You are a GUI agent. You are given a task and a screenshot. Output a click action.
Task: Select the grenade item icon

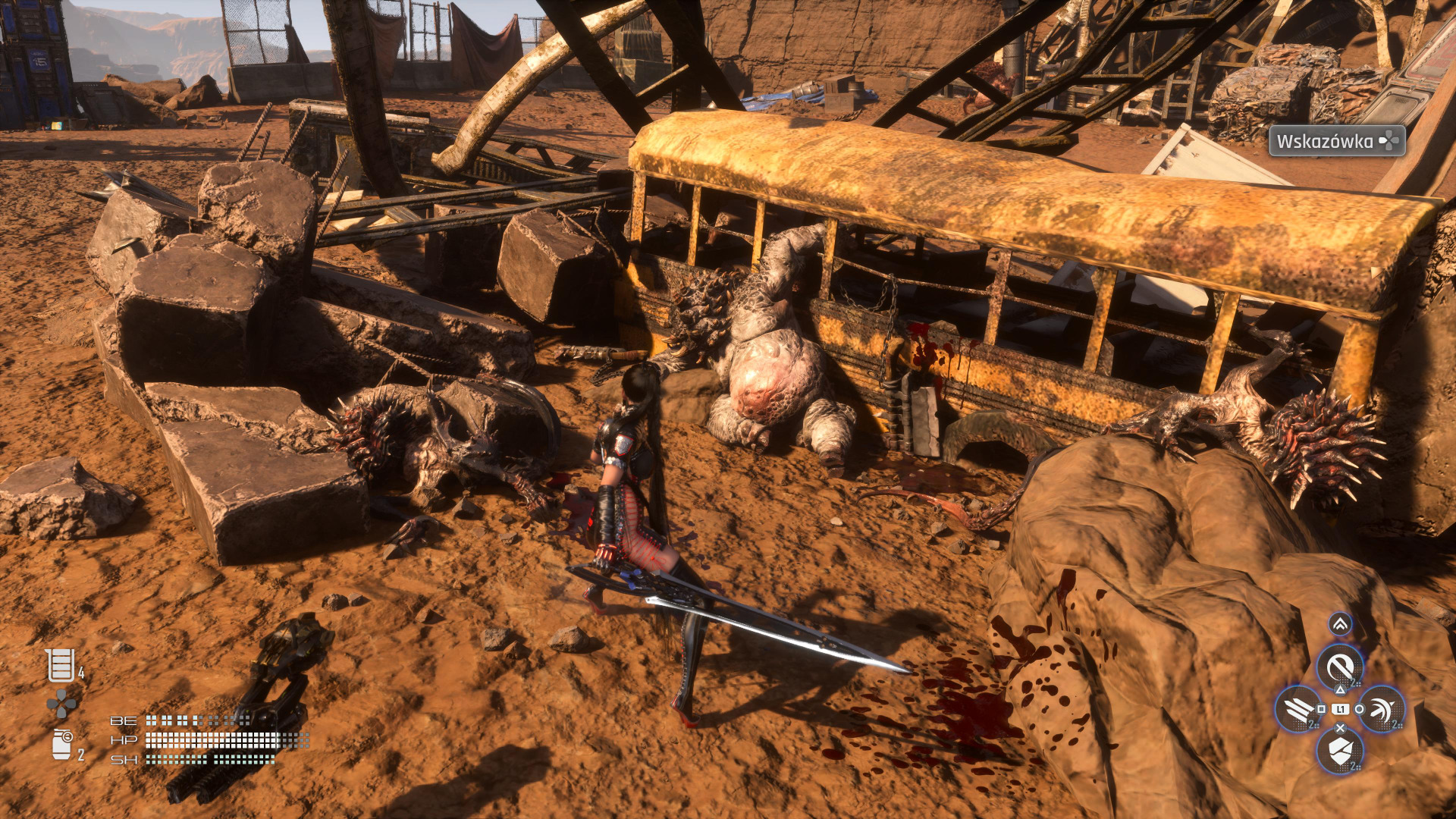click(62, 744)
